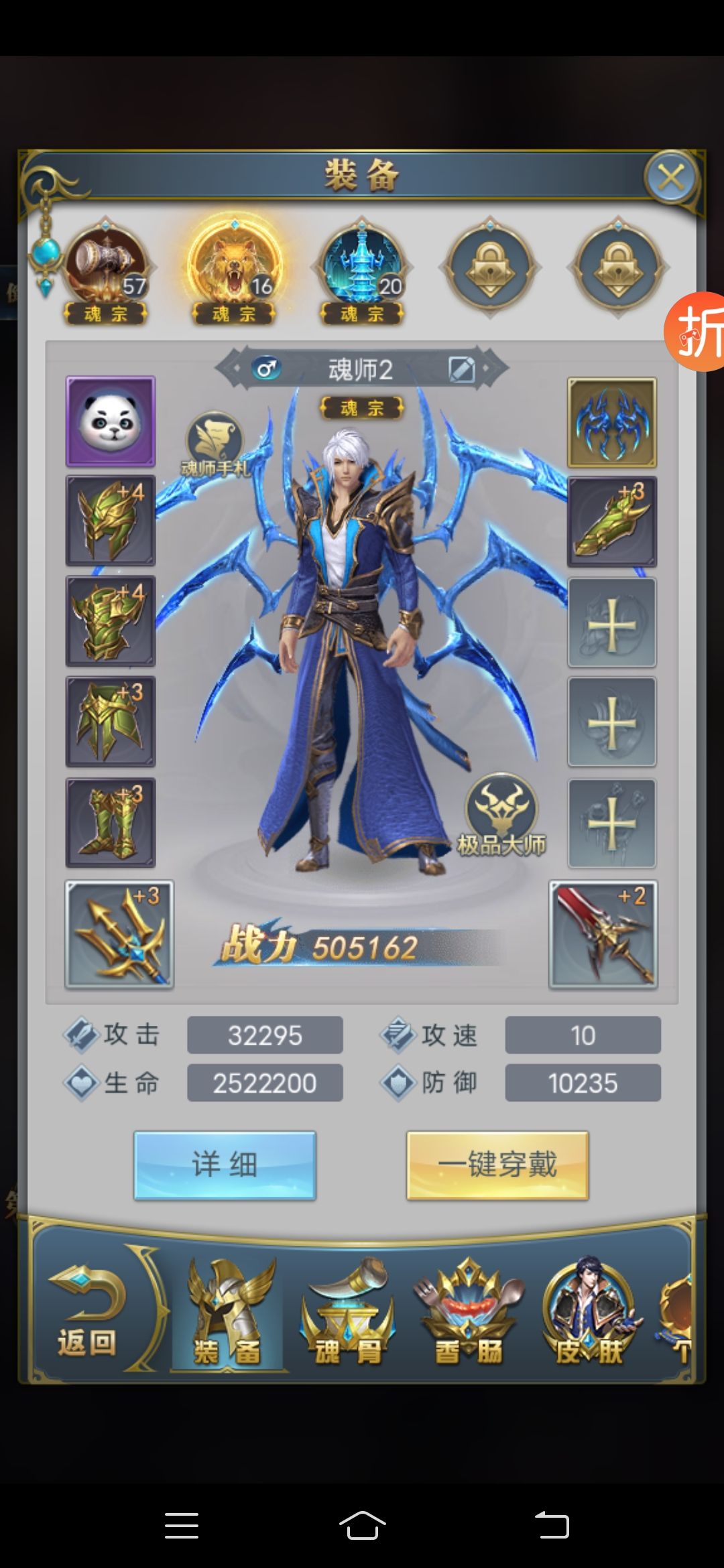The width and height of the screenshot is (724, 1568).
Task: Select the green bracer +3 slot
Action: (x=612, y=522)
